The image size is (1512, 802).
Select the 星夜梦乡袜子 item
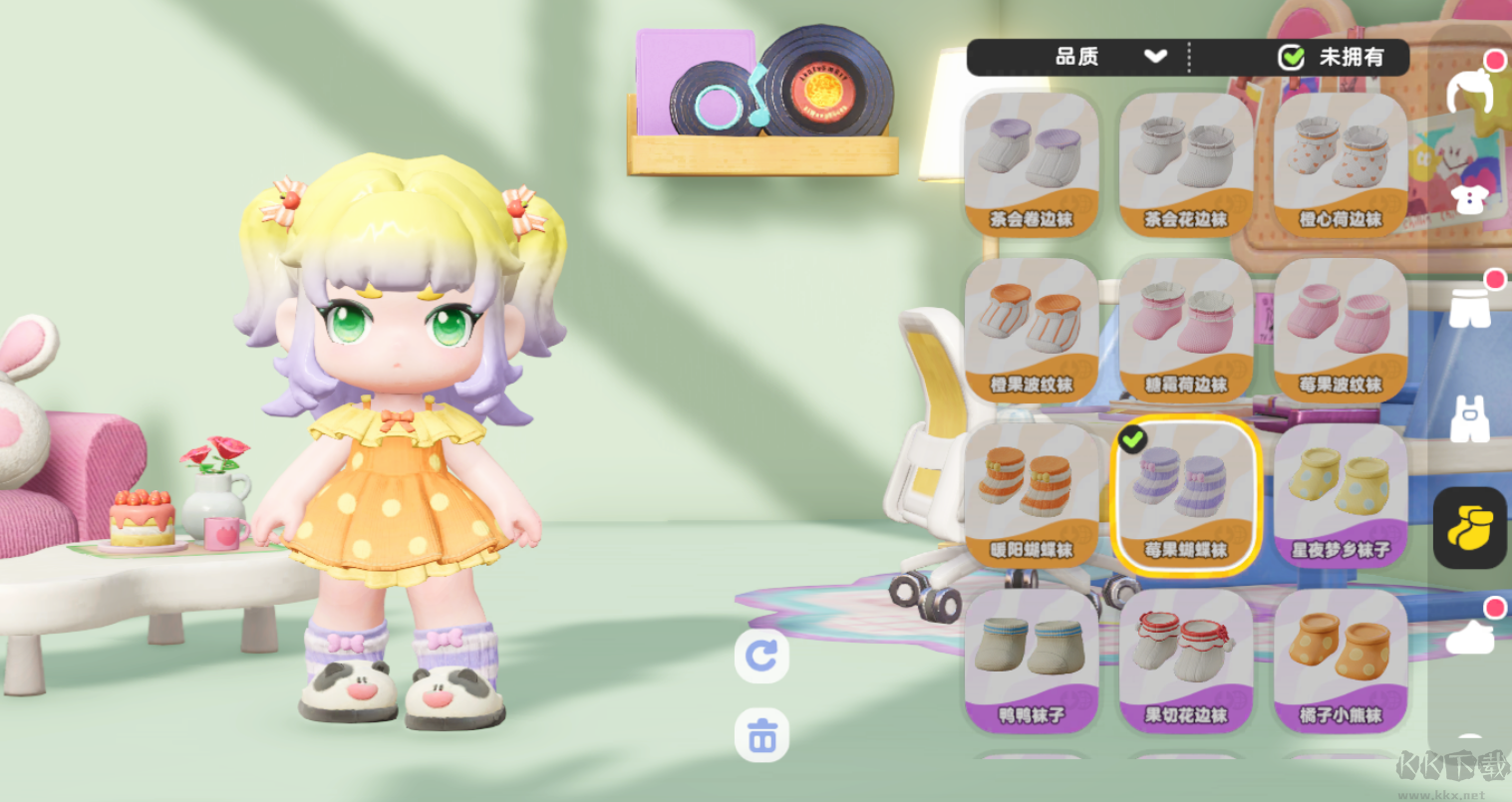pos(1339,491)
